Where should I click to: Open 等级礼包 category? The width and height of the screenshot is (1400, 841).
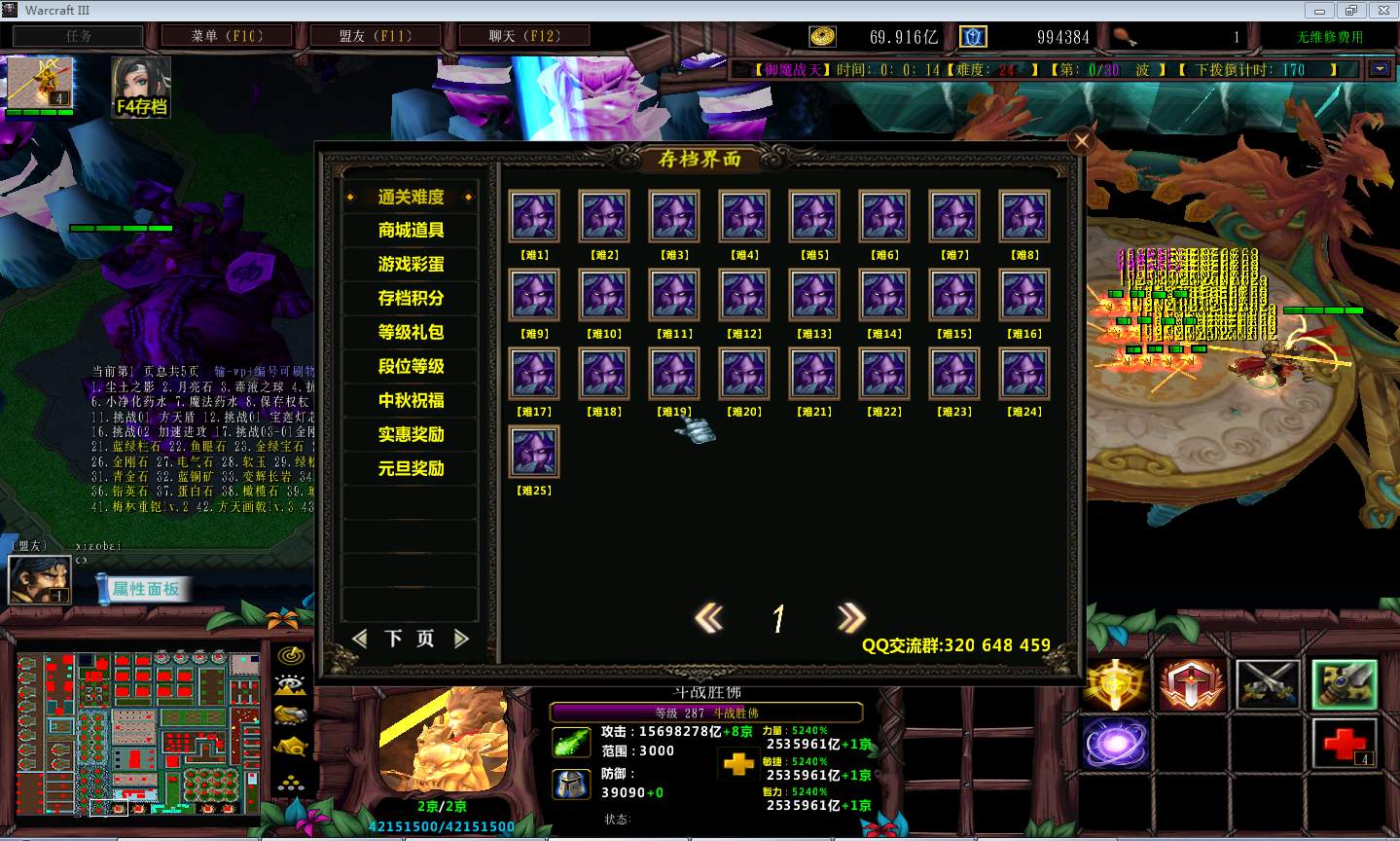point(411,332)
